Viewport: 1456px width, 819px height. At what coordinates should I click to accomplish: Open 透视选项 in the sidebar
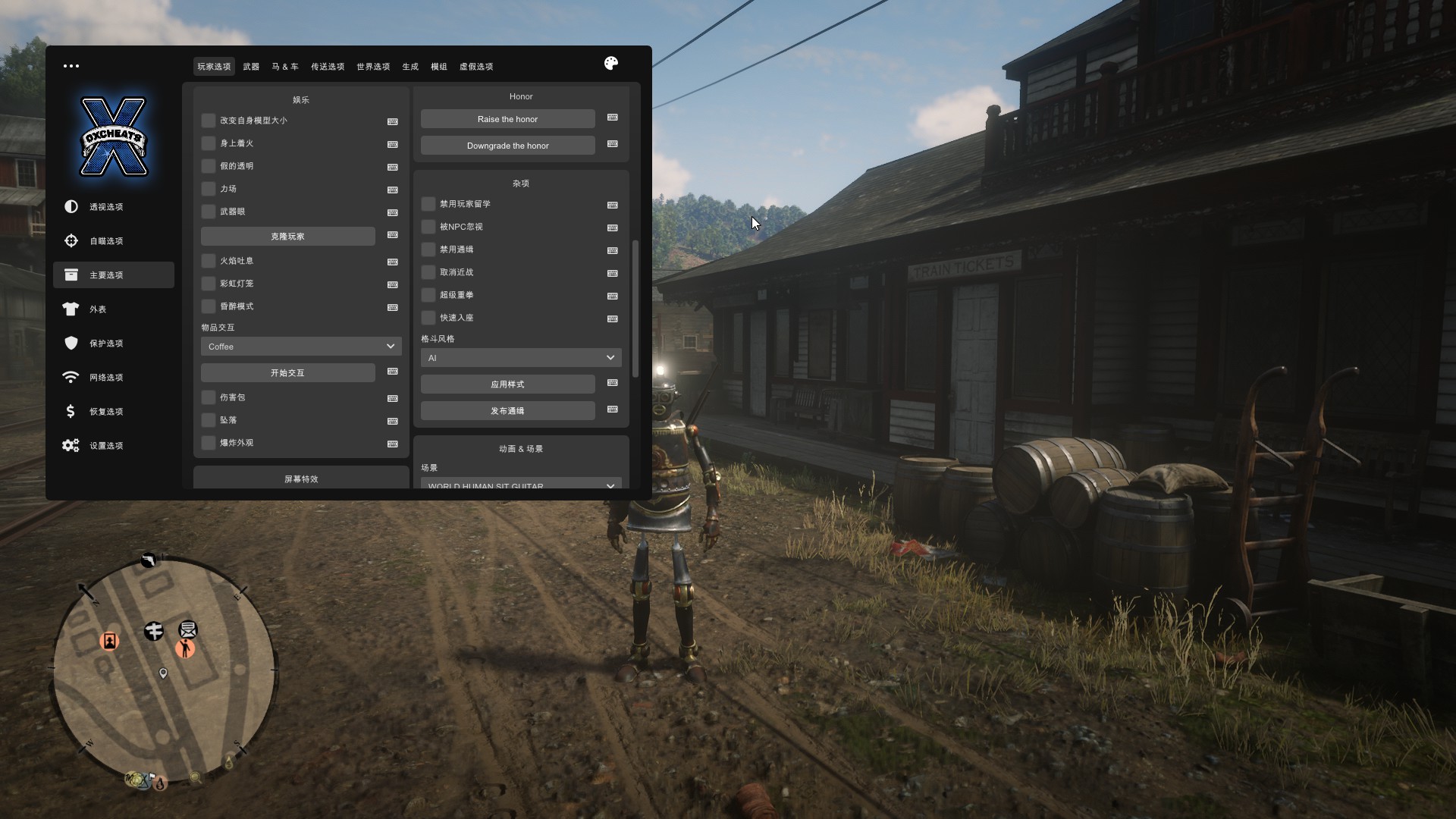point(106,207)
